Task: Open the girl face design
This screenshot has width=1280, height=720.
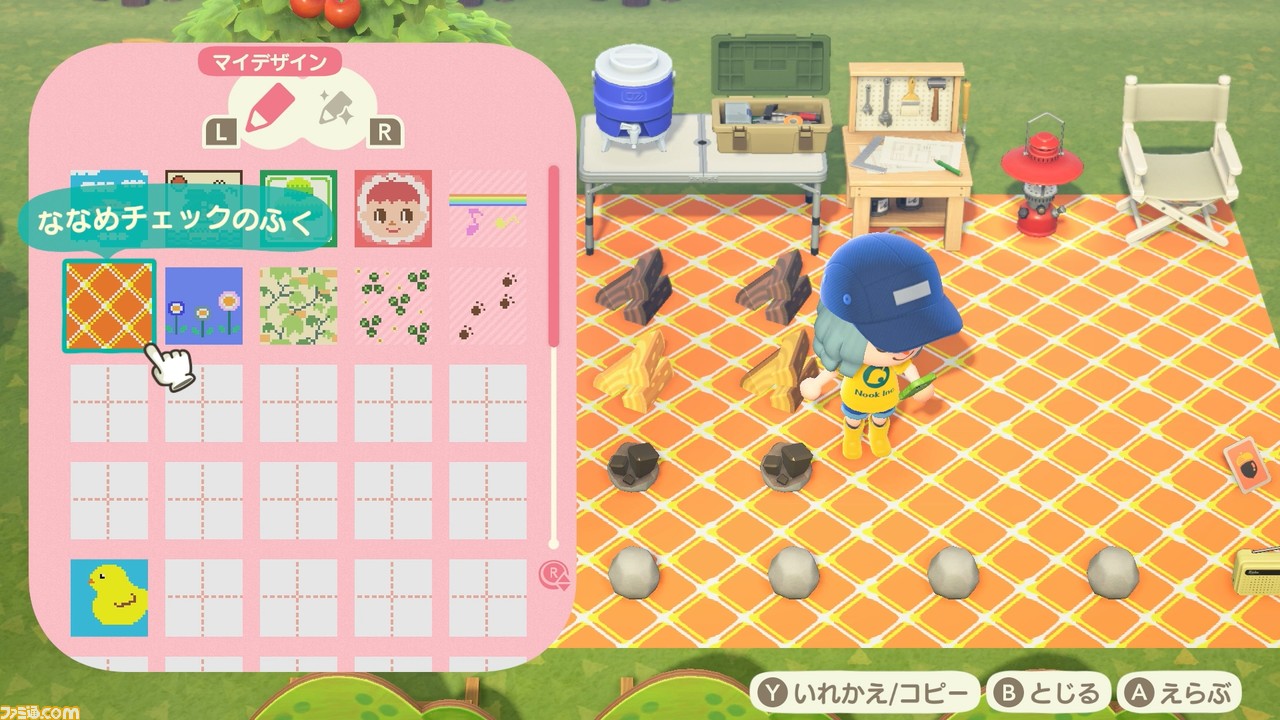Action: pos(394,210)
